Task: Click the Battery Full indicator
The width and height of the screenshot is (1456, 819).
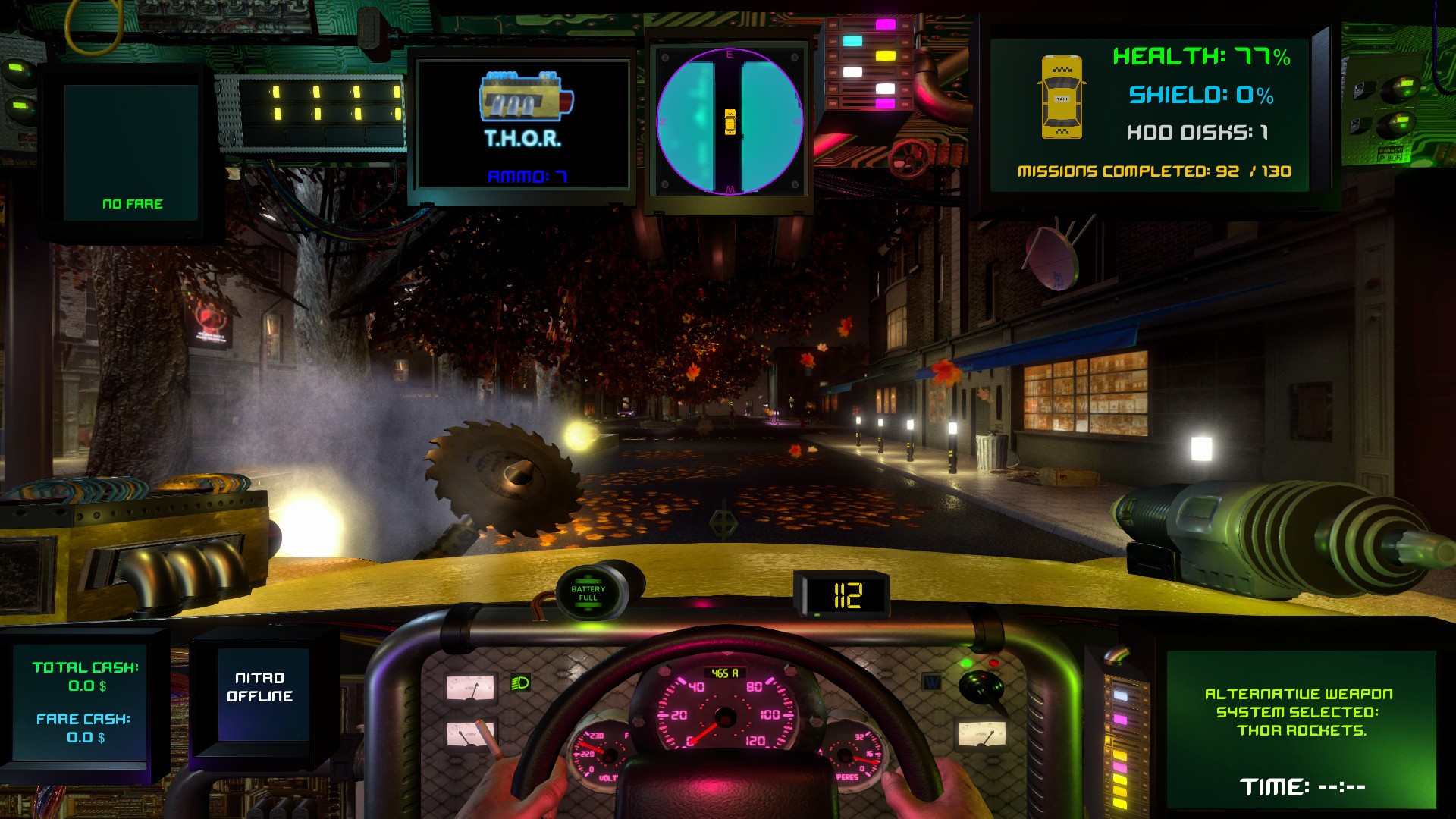Action: coord(588,593)
